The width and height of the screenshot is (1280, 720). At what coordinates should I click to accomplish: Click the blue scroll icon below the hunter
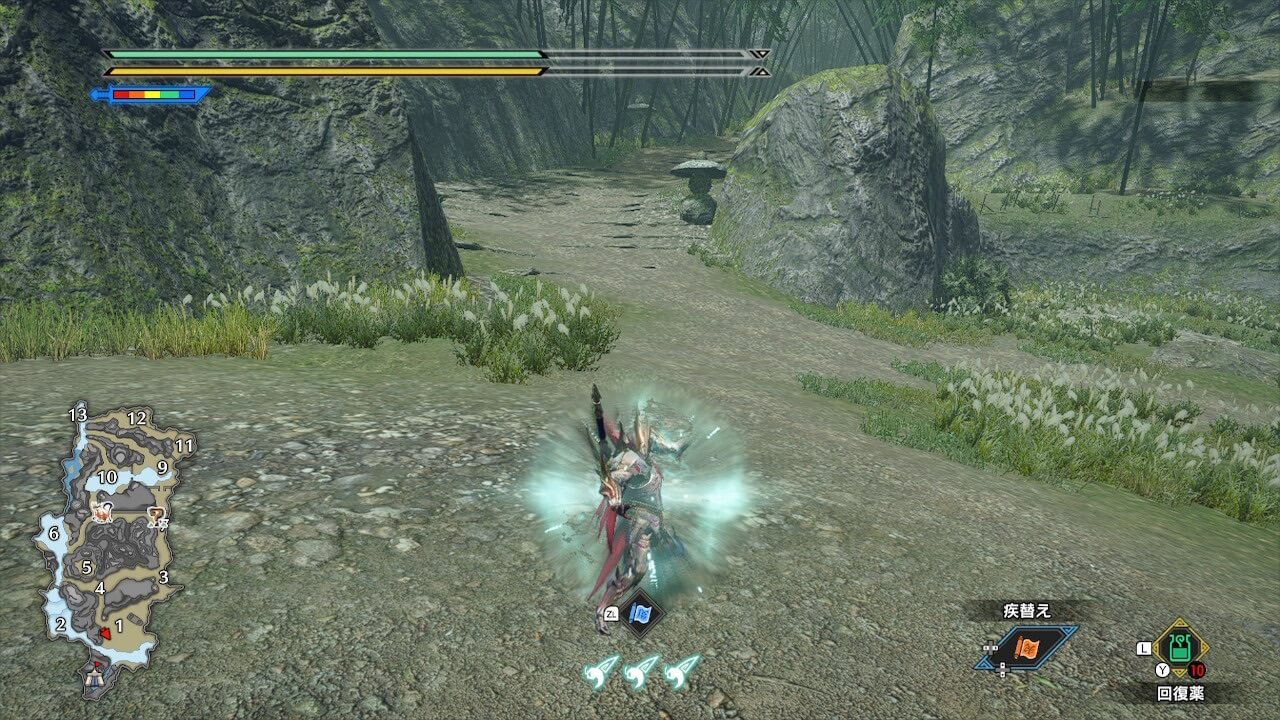(x=640, y=613)
